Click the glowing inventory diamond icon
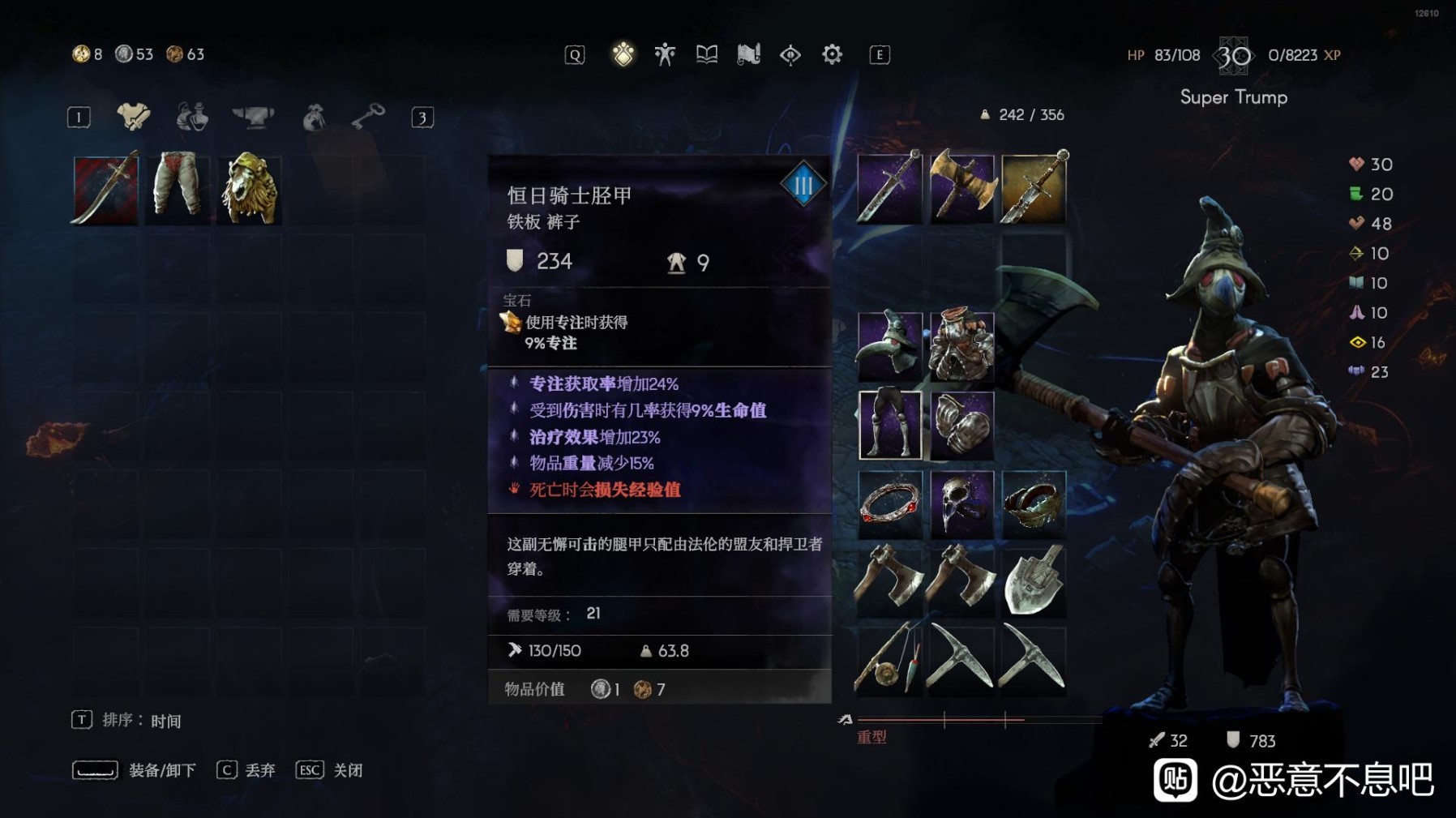Viewport: 1456px width, 818px height. click(623, 54)
